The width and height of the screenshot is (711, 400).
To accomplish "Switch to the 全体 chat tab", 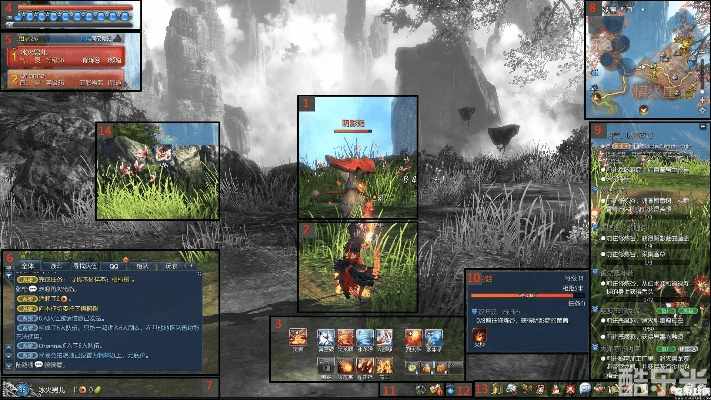I will point(27,266).
